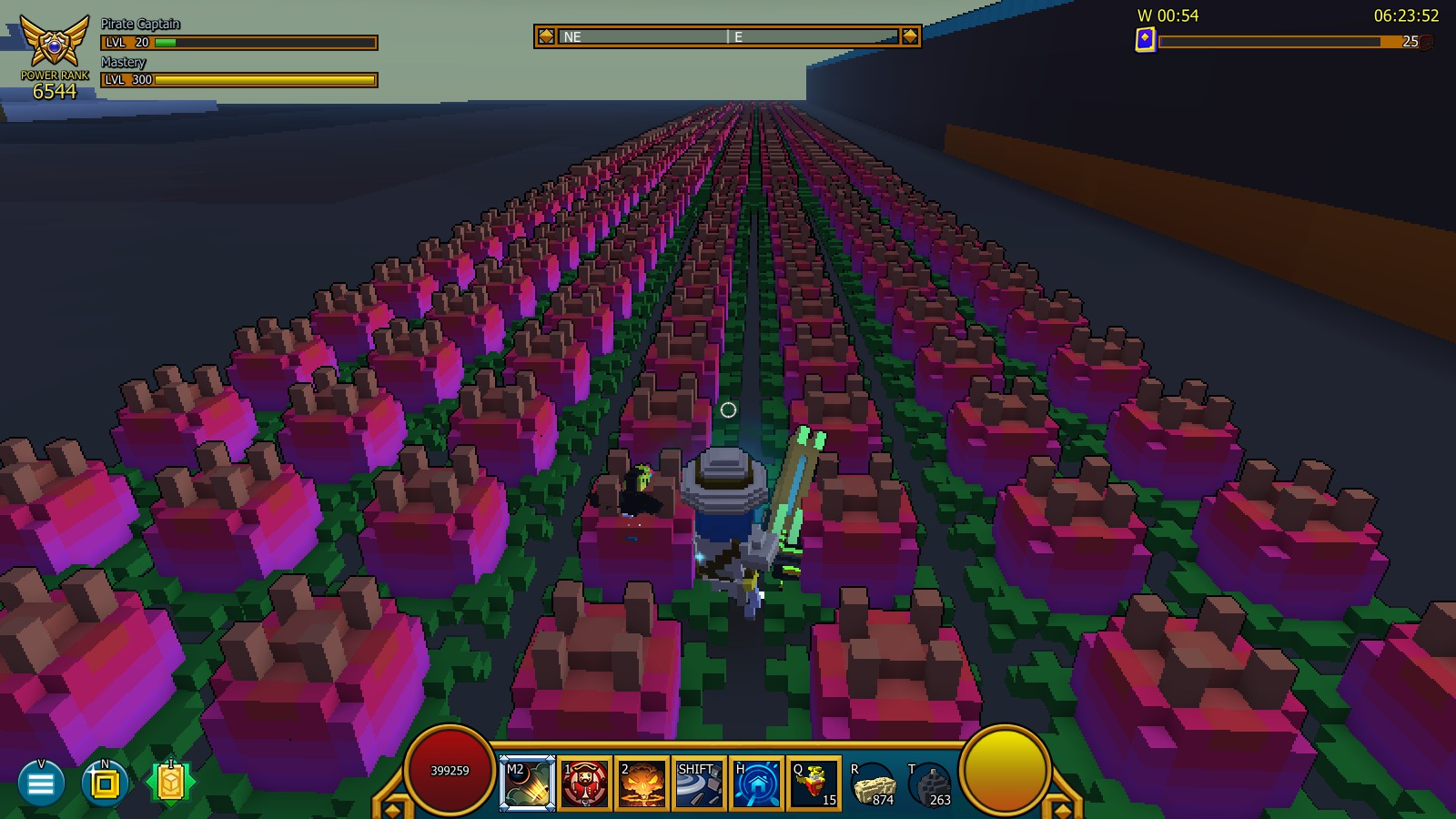1456x819 pixels.
Task: Click the NE heading on the compass bar
Action: pyautogui.click(x=572, y=36)
